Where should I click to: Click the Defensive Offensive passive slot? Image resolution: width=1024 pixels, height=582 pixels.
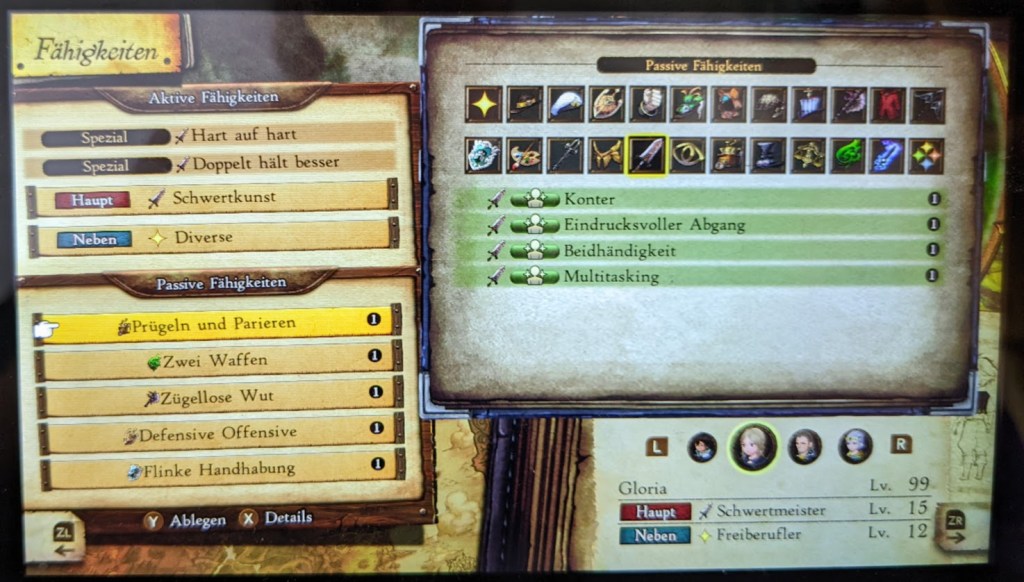coord(216,432)
